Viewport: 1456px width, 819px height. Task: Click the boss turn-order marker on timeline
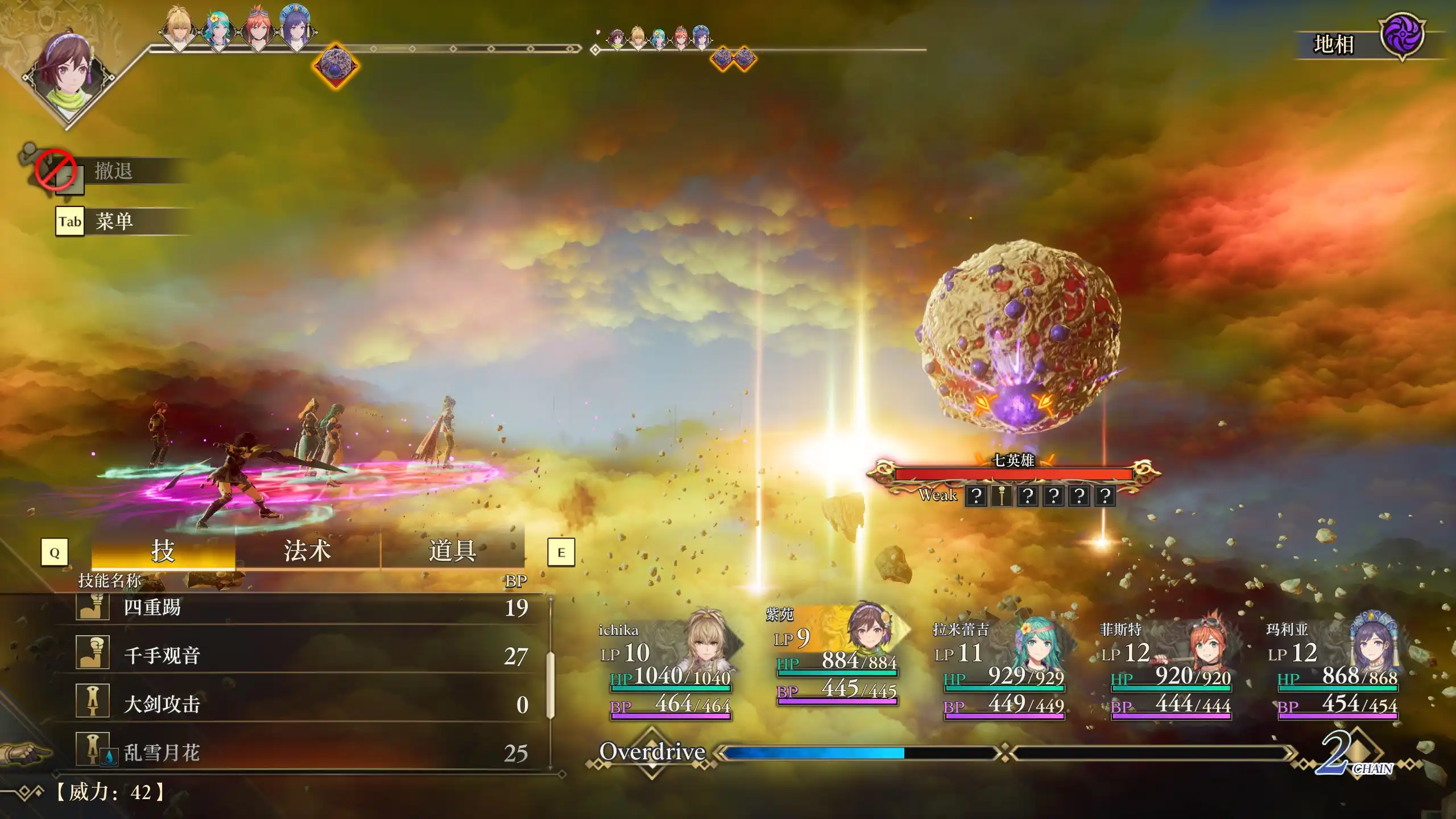coord(336,66)
